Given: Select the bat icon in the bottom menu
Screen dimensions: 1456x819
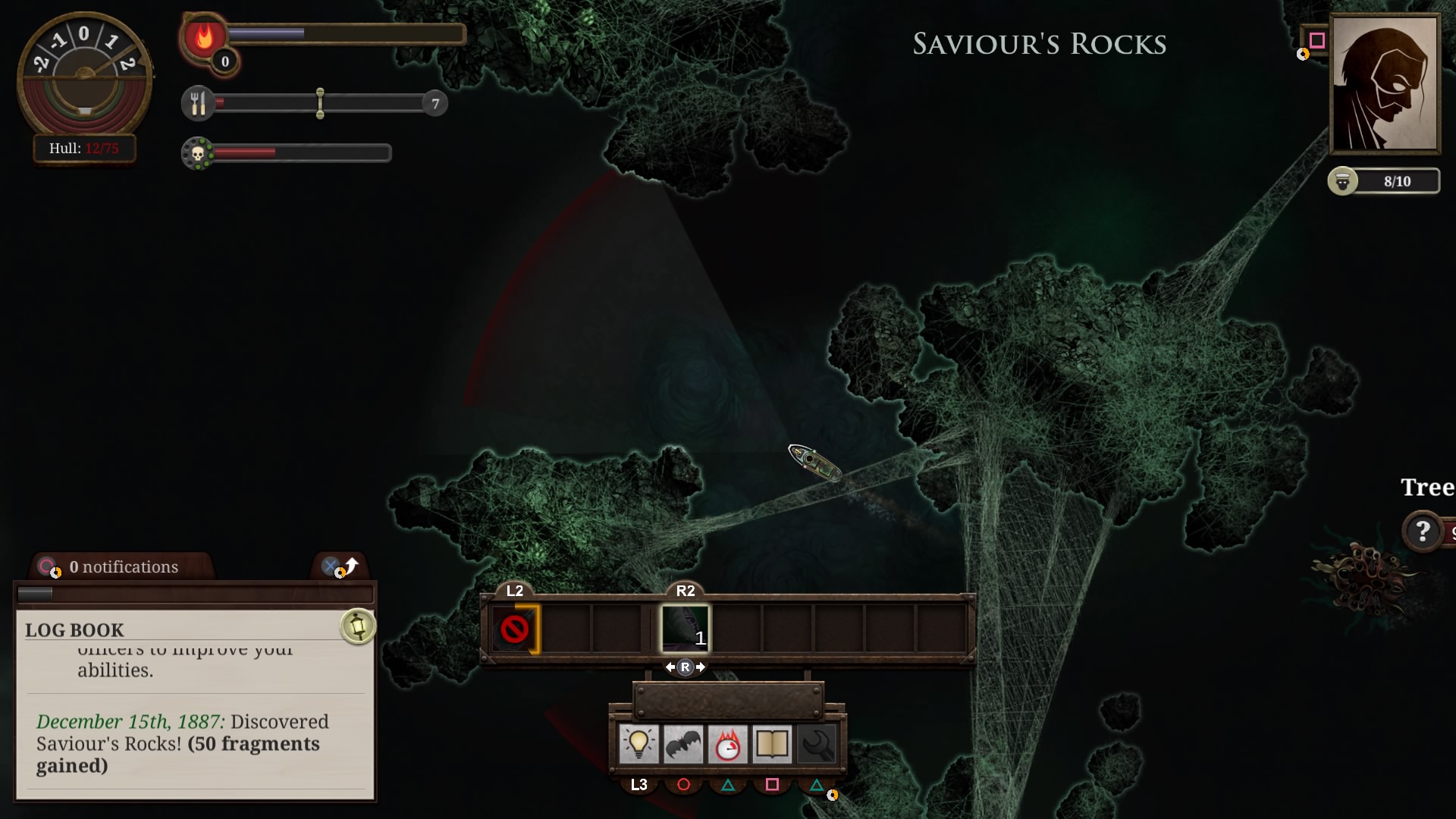Looking at the screenshot, I should coord(685,744).
